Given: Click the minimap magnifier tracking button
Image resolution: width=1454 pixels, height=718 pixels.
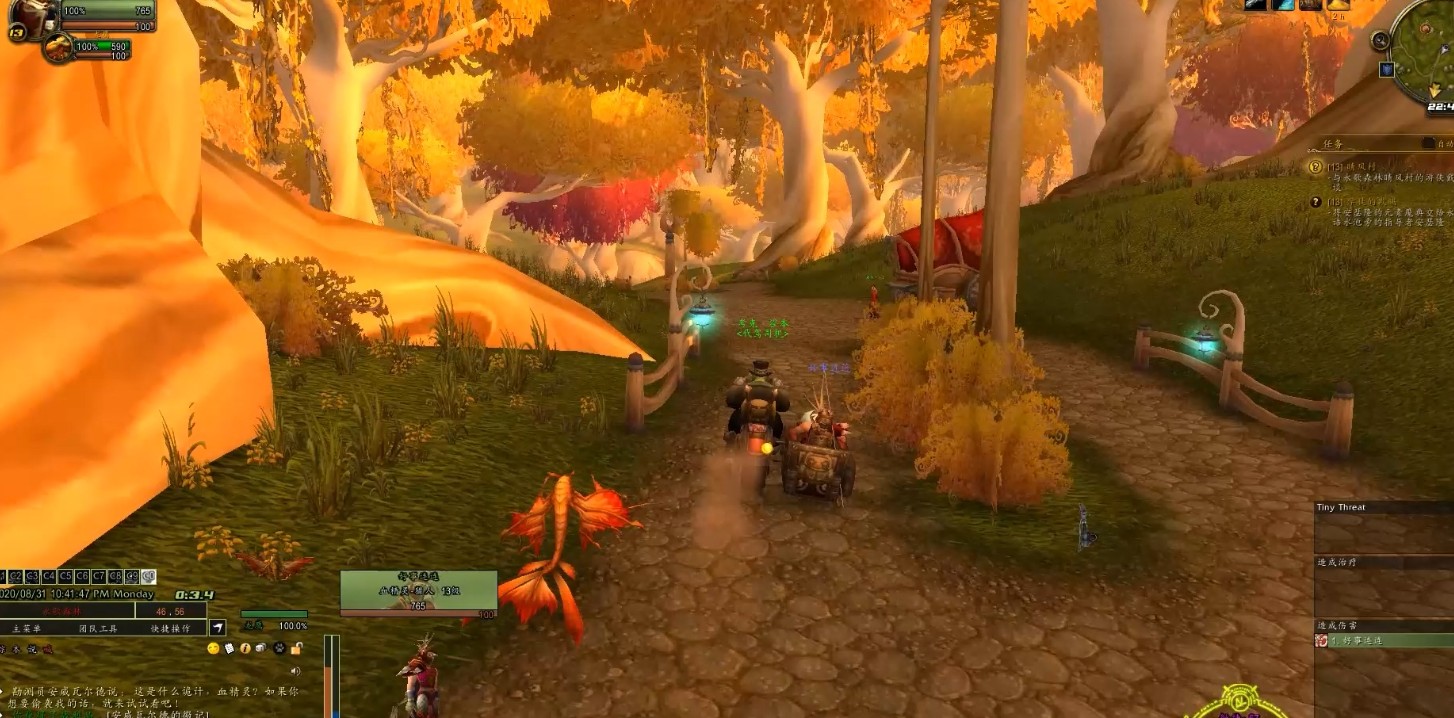Looking at the screenshot, I should click(x=1380, y=41).
